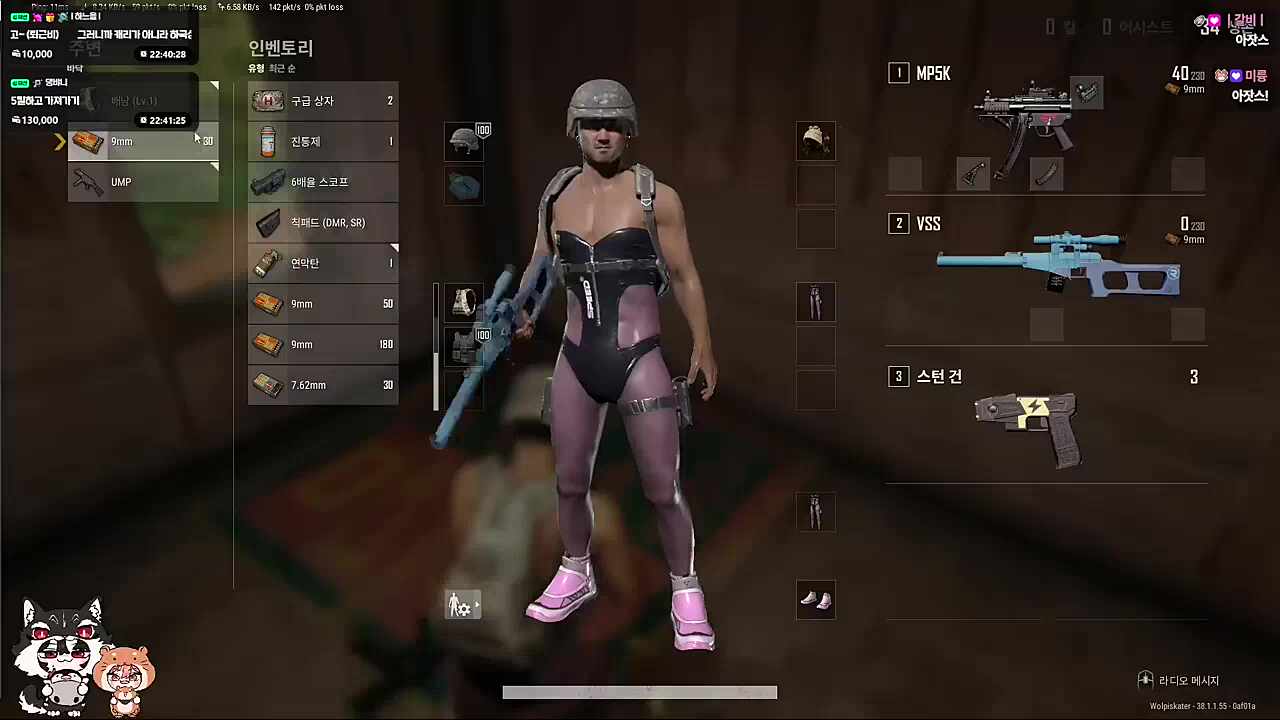Select the MP5K stock attachment slot
1280x720 pixels.
point(972,174)
